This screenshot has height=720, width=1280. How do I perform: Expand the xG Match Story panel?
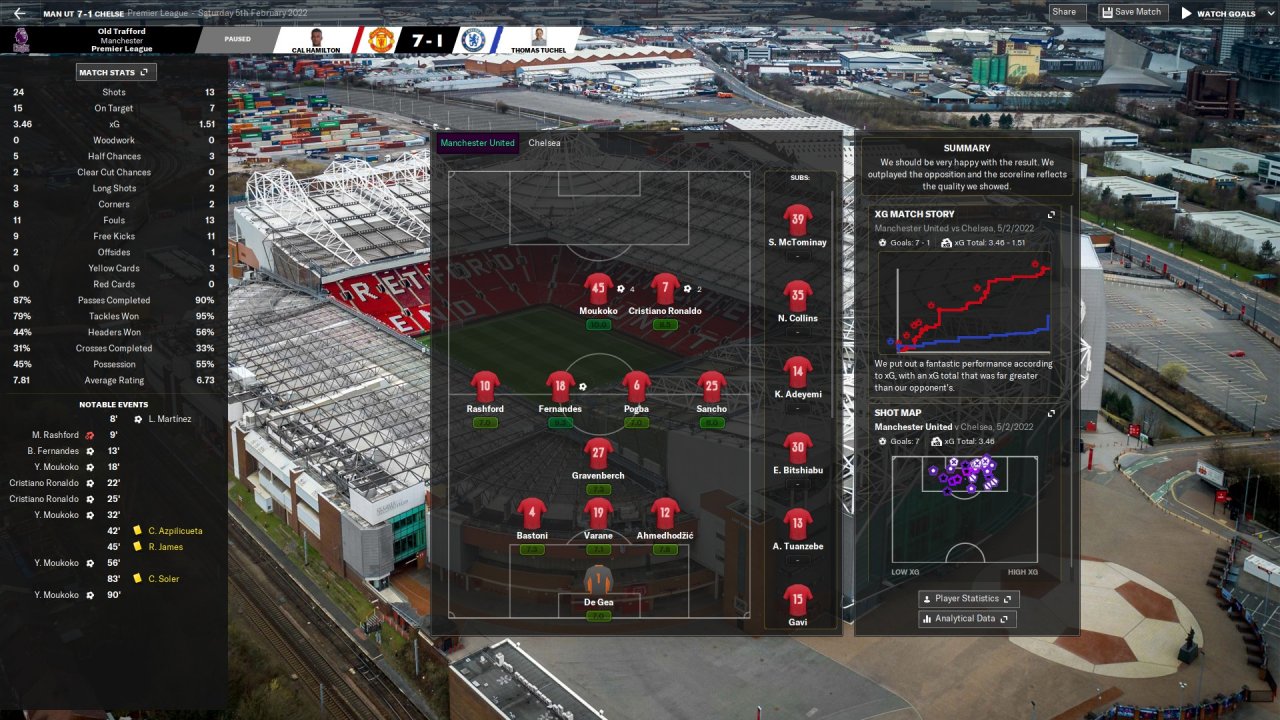click(x=1051, y=214)
